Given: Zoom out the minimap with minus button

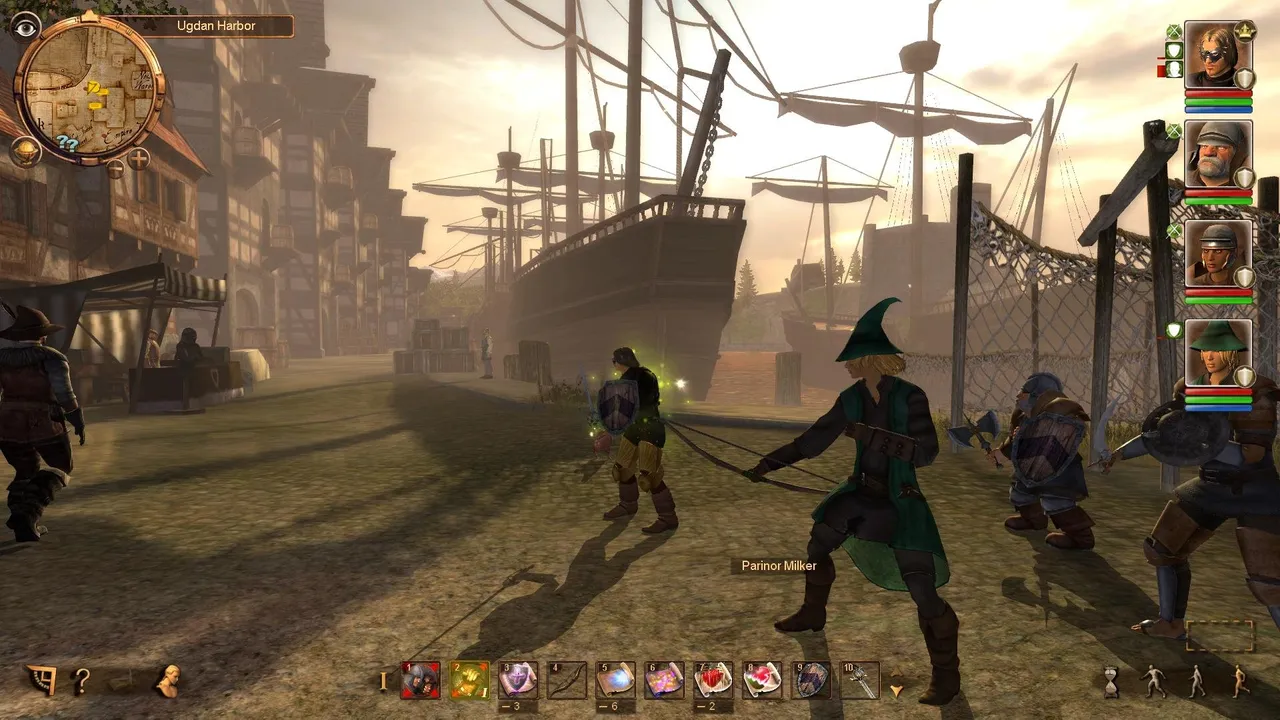Looking at the screenshot, I should point(115,168).
